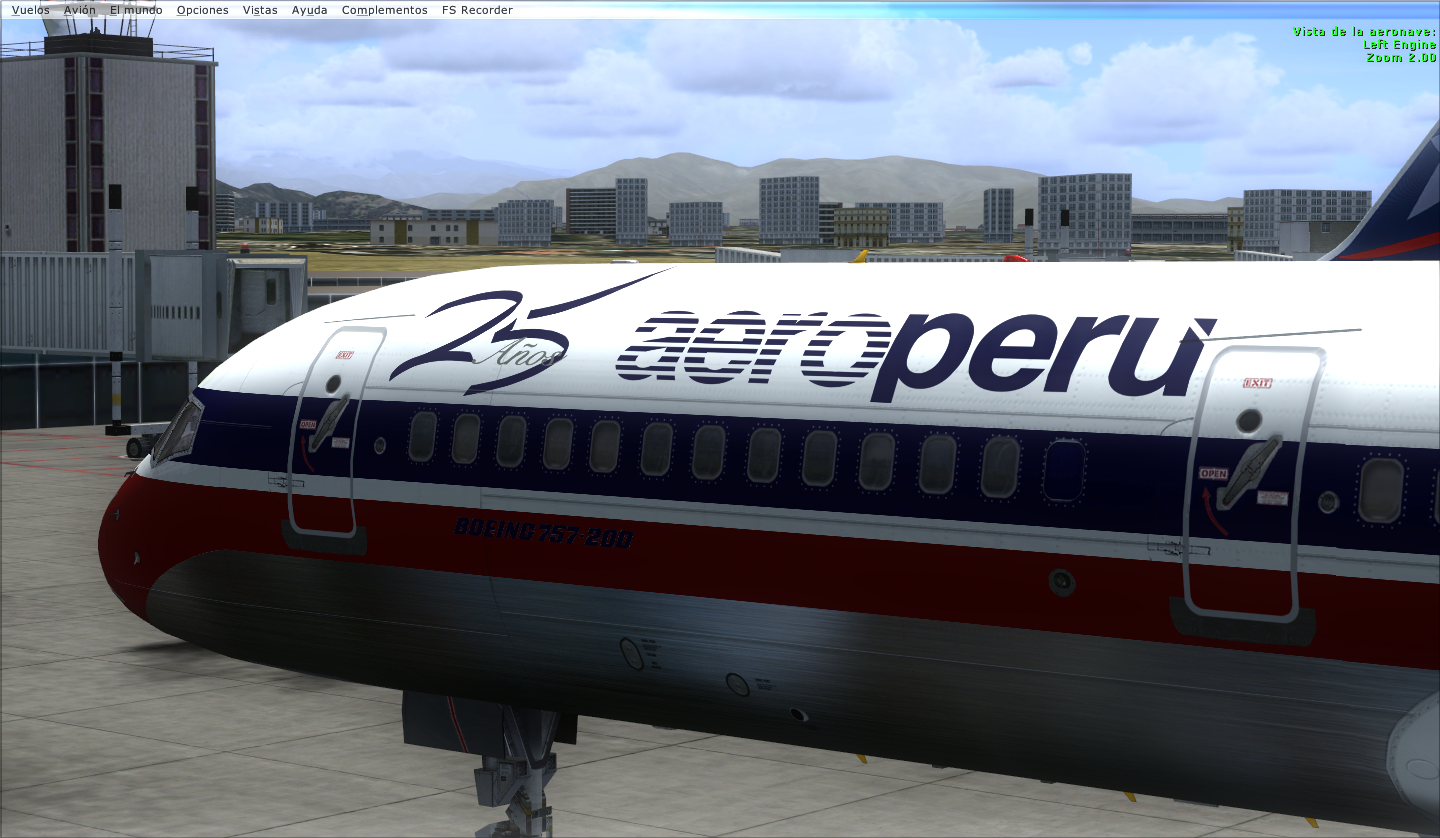The image size is (1440, 838).
Task: Open the Complementos menu
Action: (x=384, y=10)
